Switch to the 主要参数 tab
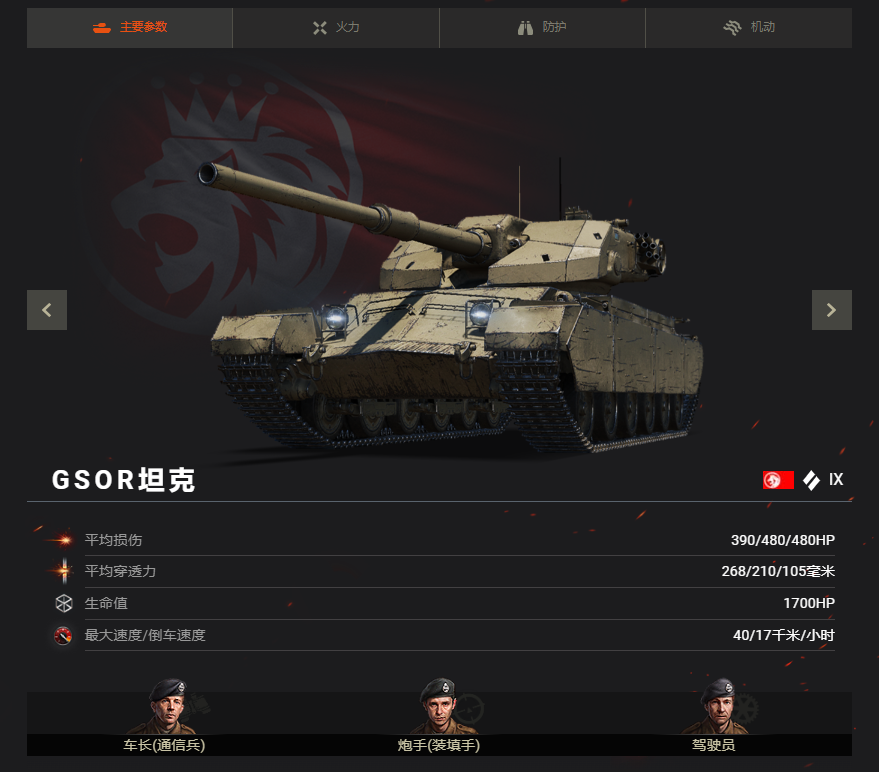This screenshot has height=772, width=879. coord(130,28)
